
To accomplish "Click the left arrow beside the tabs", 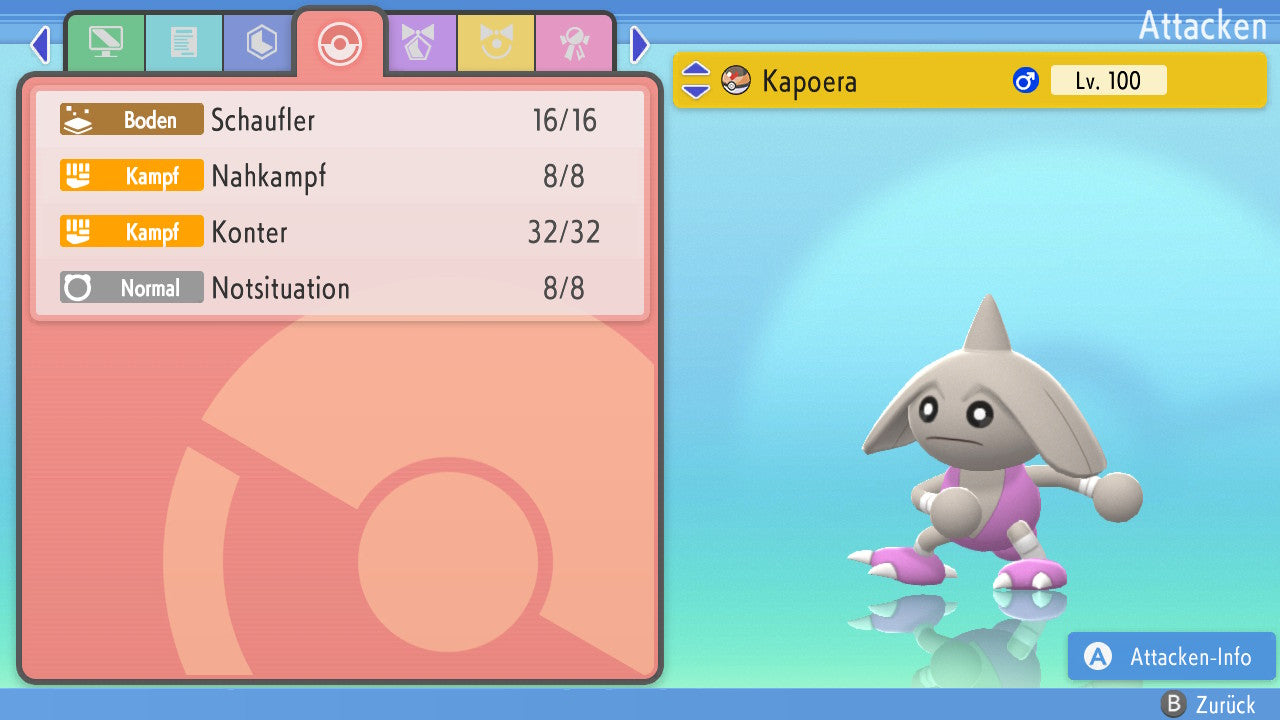I will tap(40, 44).
